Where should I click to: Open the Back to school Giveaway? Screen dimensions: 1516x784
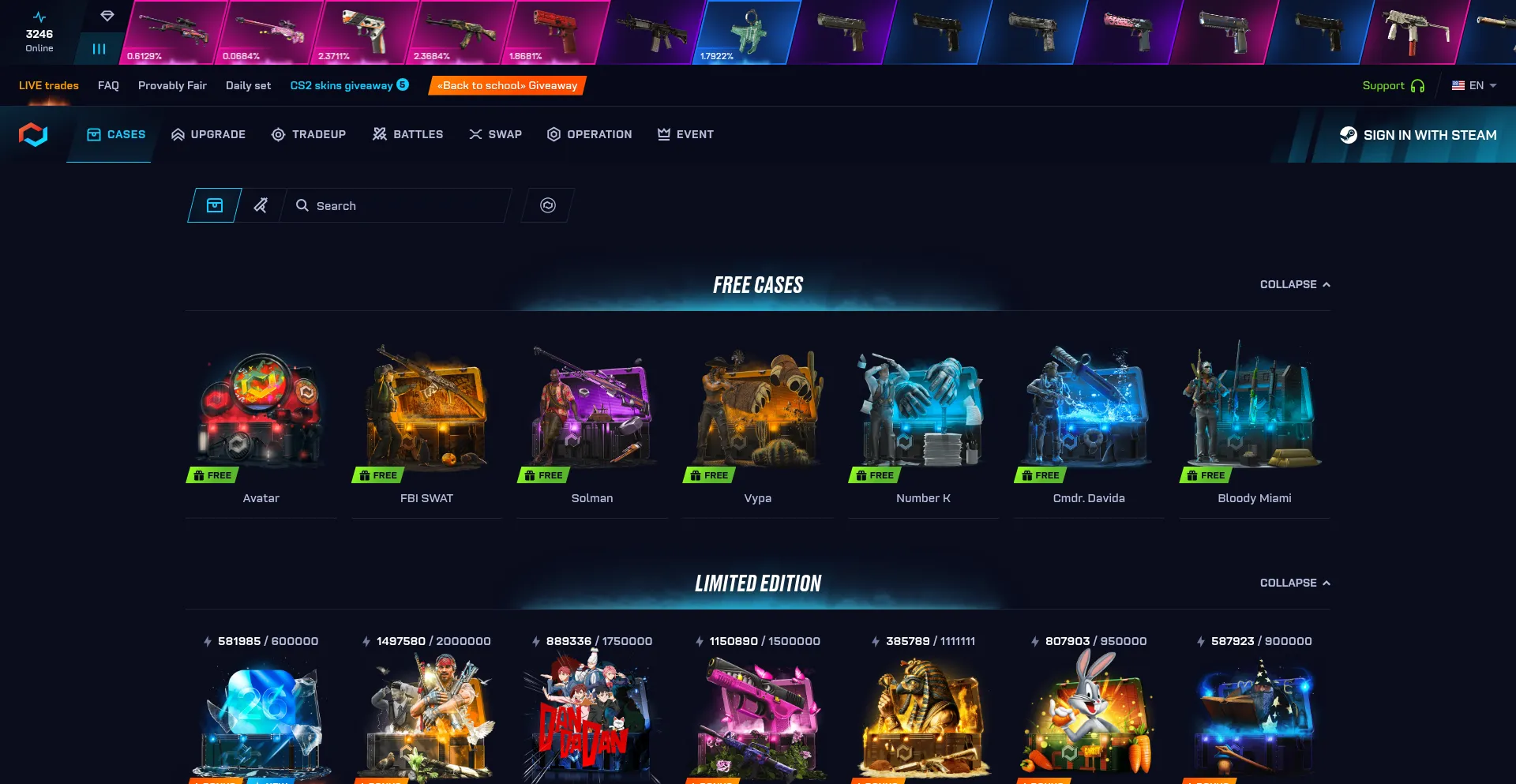(507, 85)
